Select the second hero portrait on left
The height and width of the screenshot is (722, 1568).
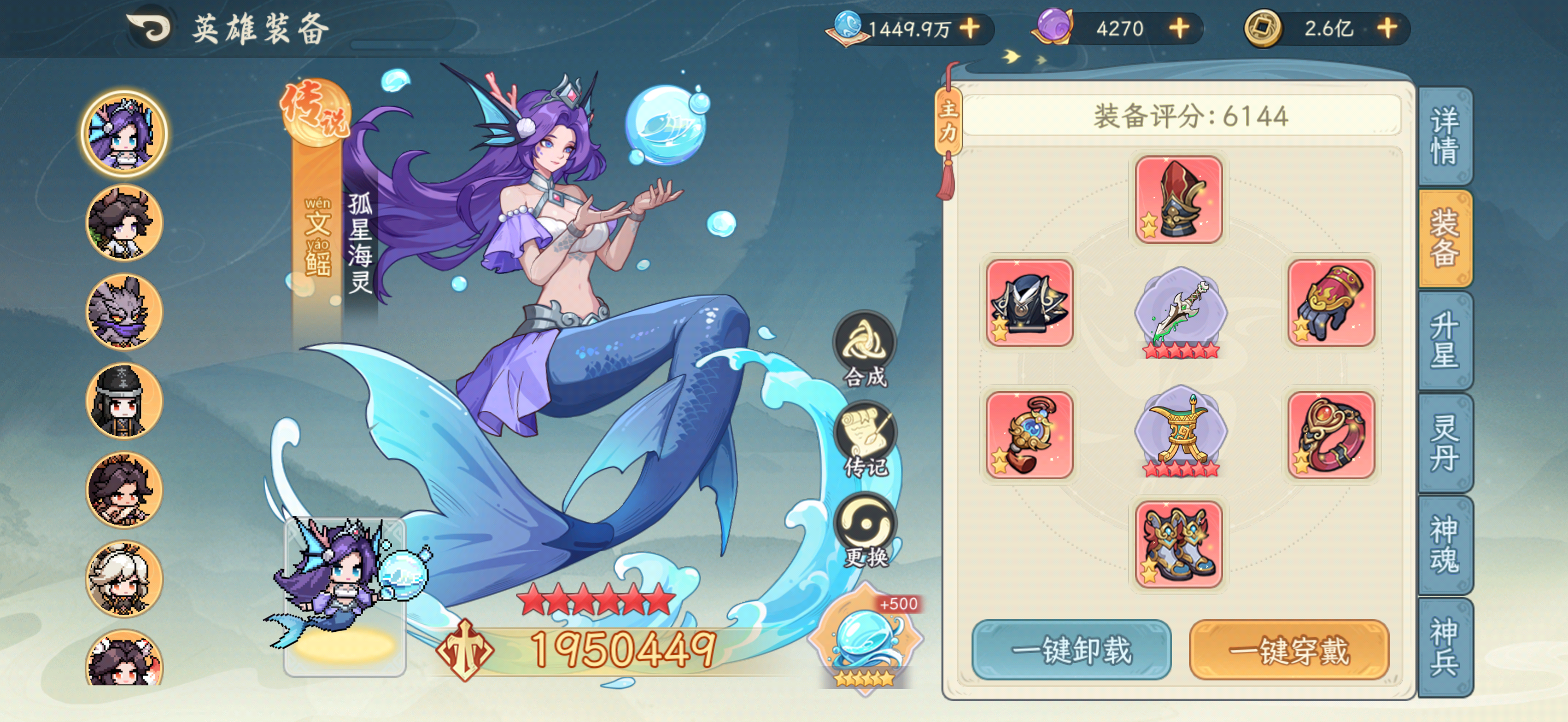[x=124, y=222]
